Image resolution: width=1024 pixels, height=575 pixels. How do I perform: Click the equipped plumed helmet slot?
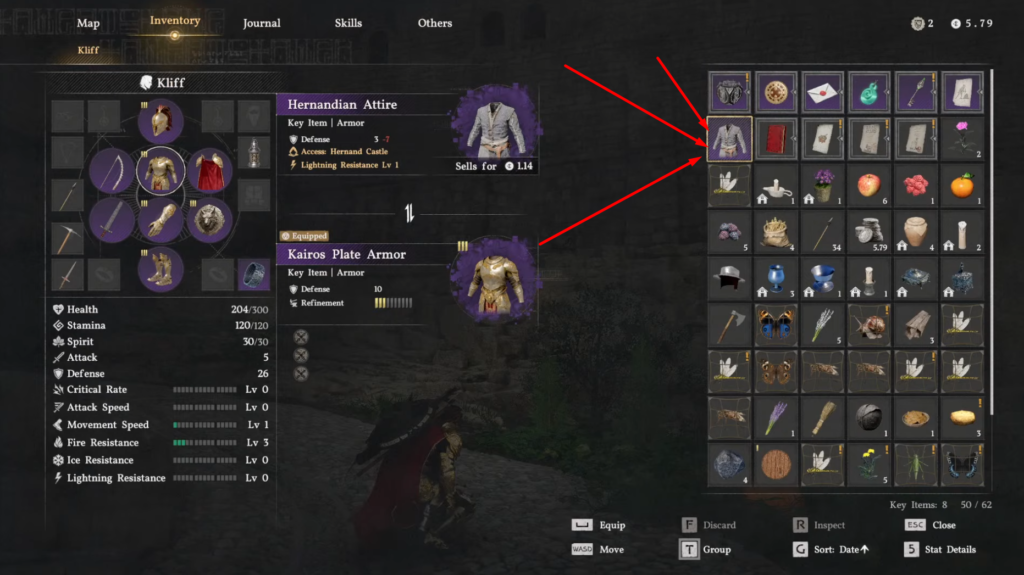160,122
